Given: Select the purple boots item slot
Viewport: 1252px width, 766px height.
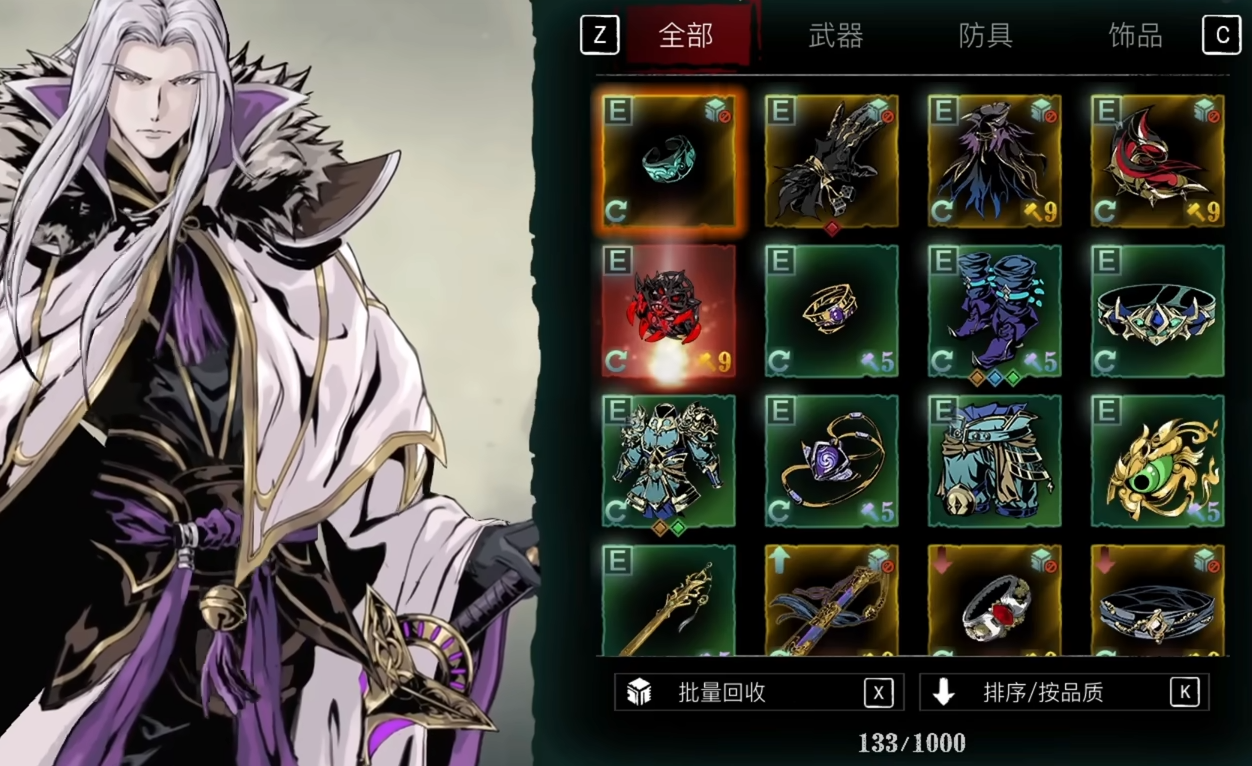Looking at the screenshot, I should click(x=994, y=311).
